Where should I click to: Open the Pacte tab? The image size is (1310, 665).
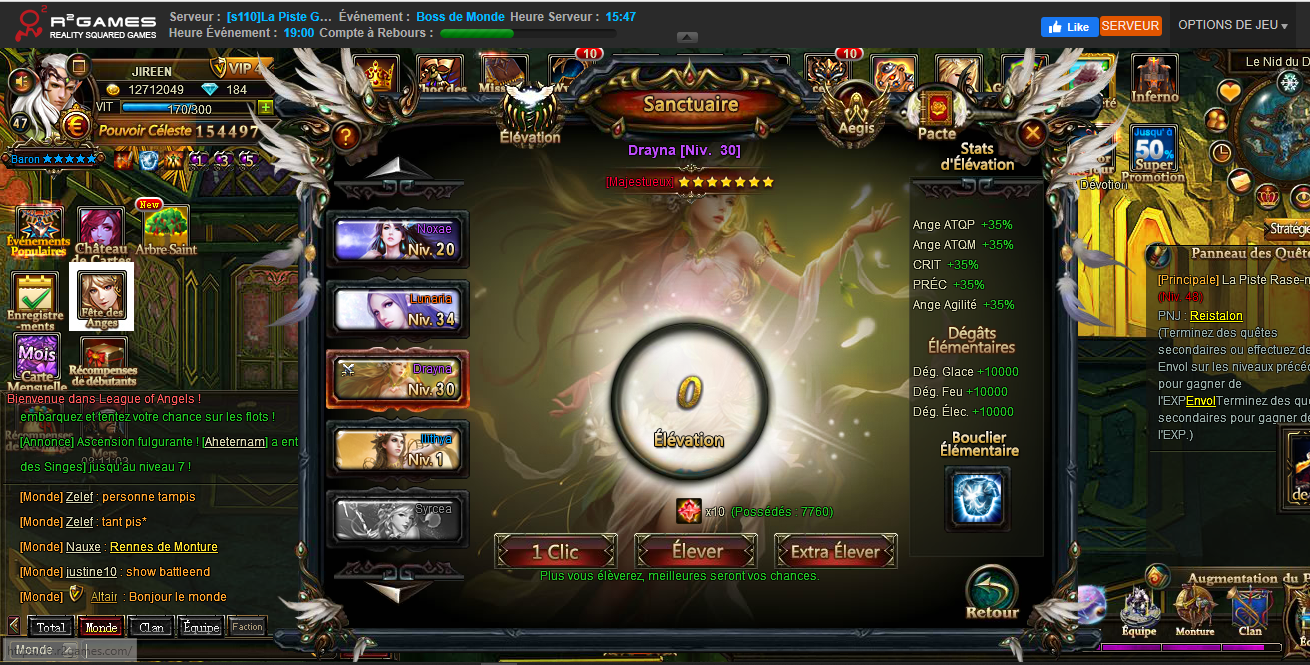point(937,114)
